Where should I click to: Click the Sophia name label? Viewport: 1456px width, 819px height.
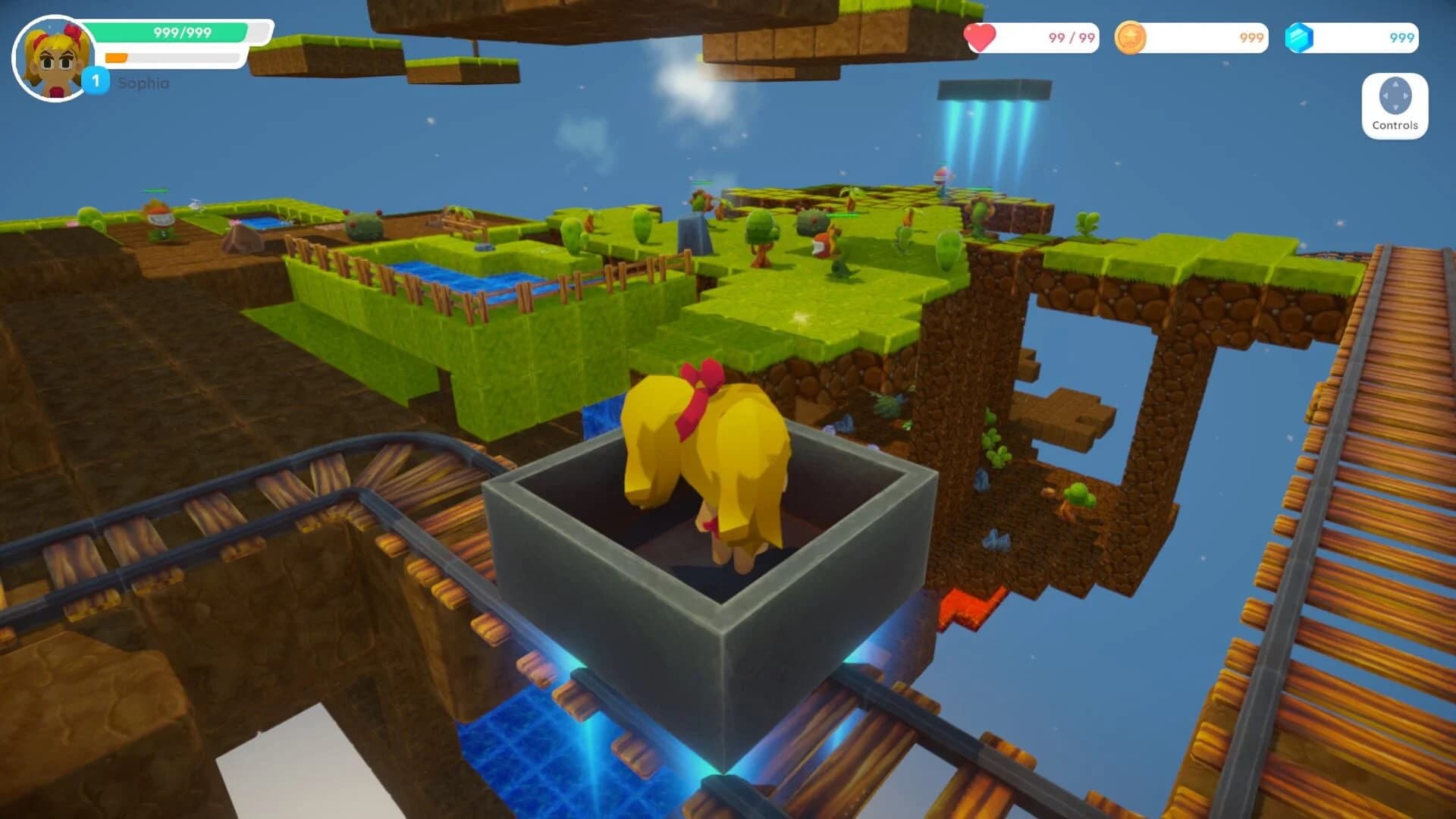pos(142,84)
